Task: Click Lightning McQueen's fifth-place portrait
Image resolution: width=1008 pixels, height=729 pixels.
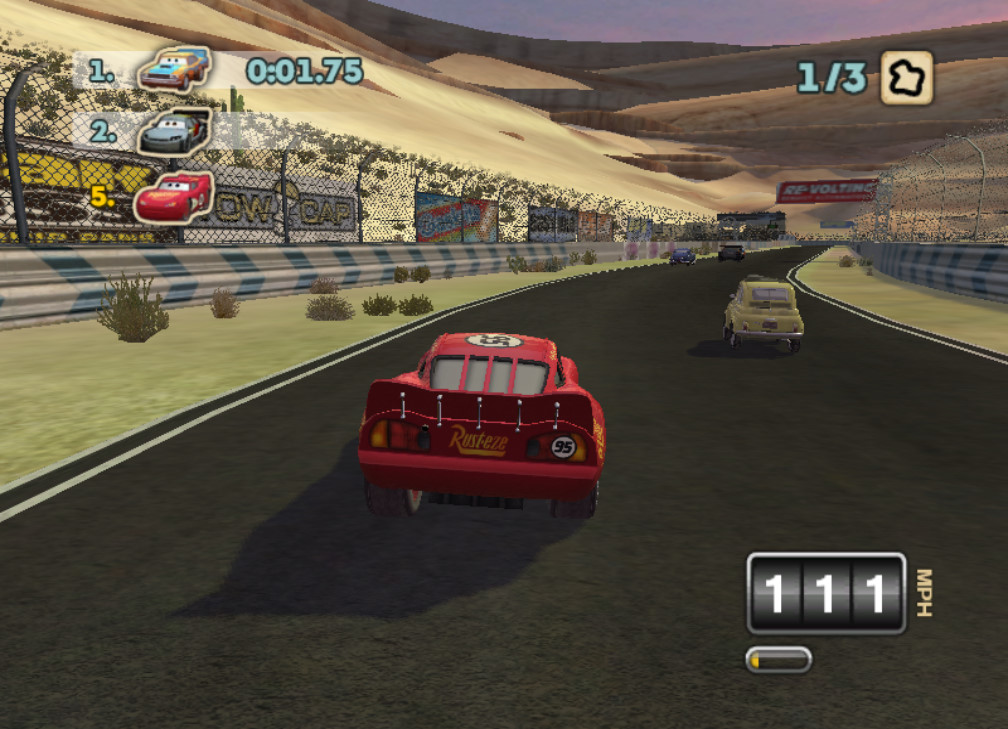Action: click(x=172, y=195)
